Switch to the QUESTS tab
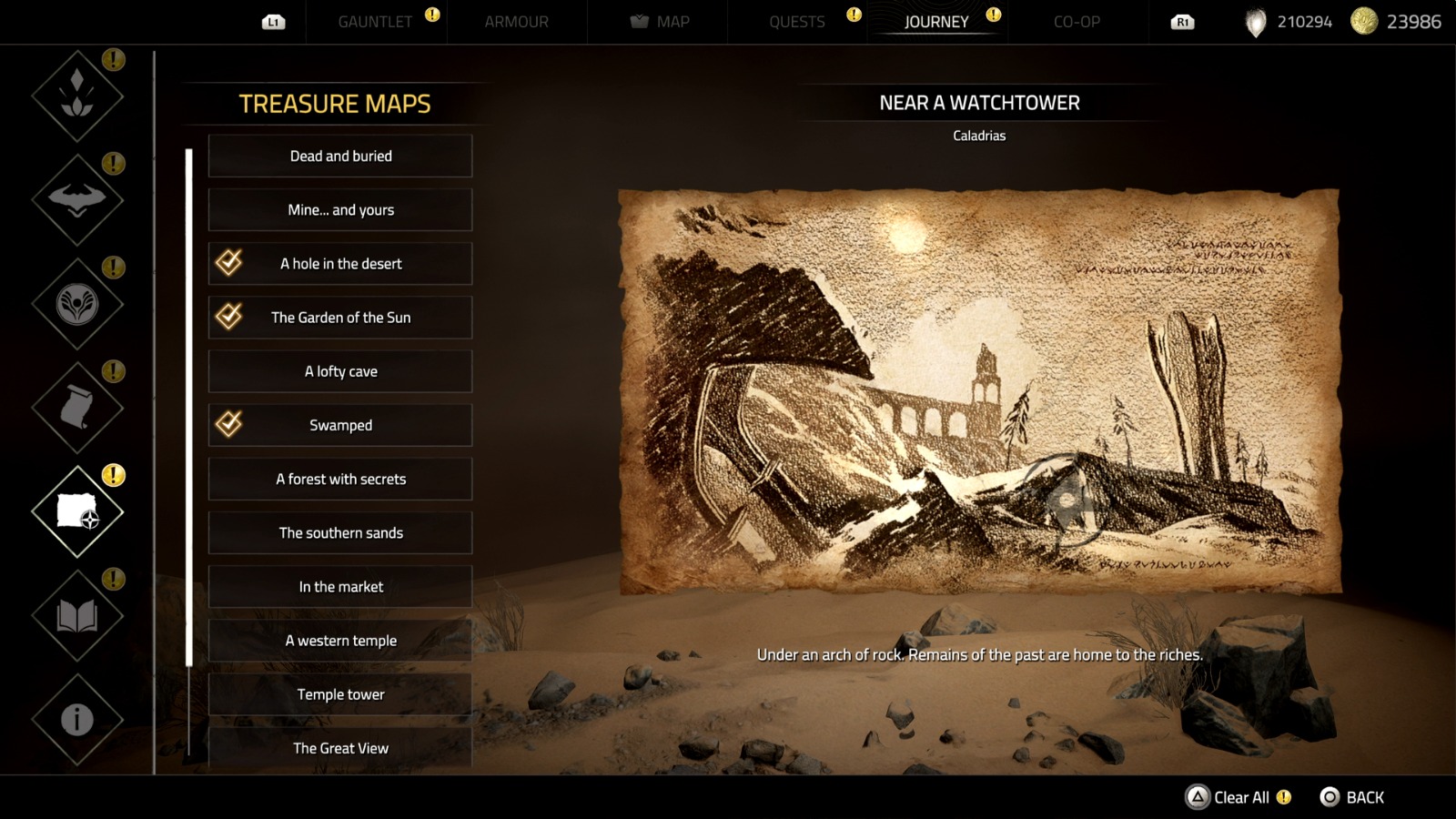Viewport: 1456px width, 819px height. pyautogui.click(x=797, y=22)
